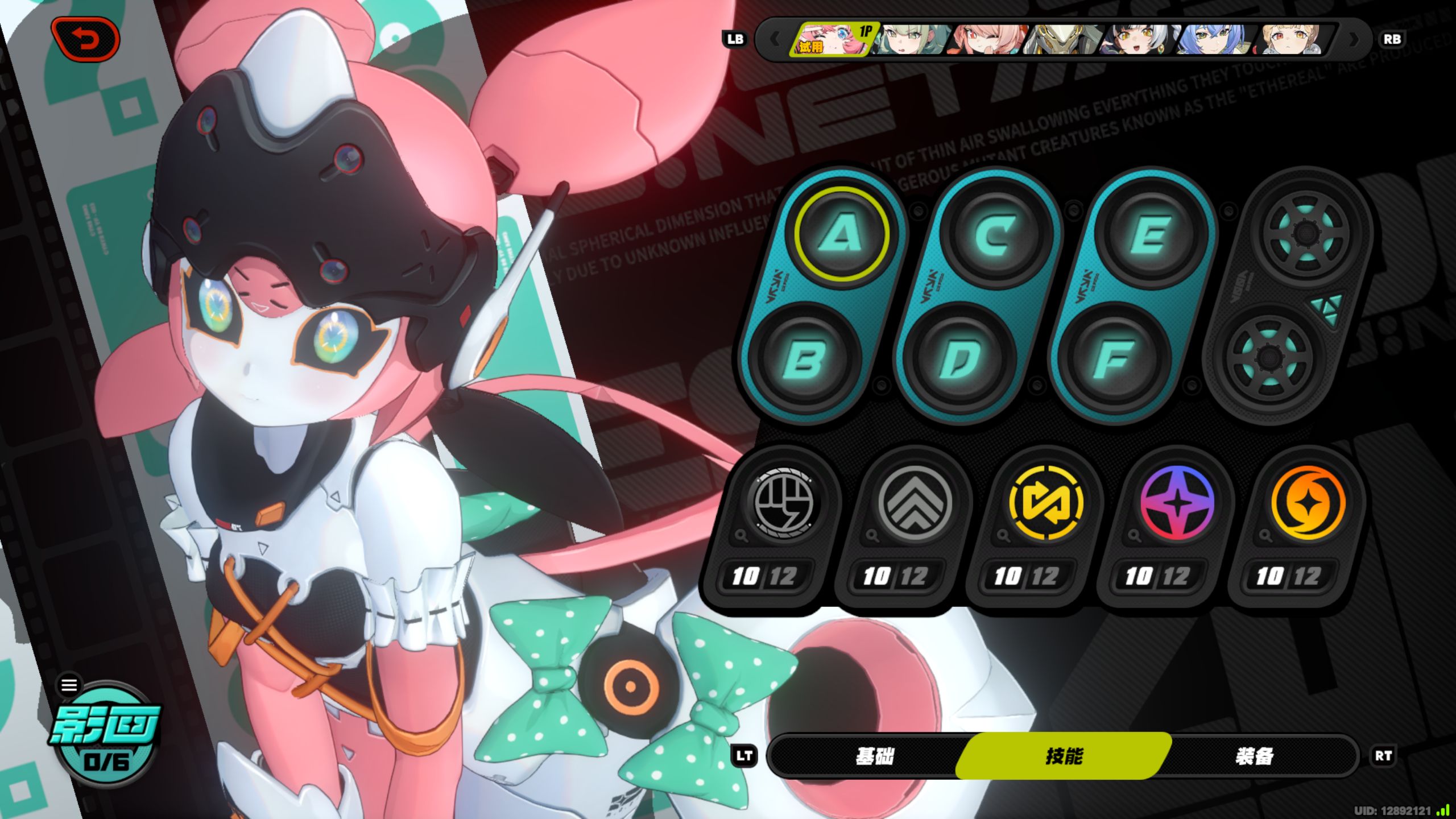This screenshot has width=1456, height=819.
Task: Select core skill node E
Action: pyautogui.click(x=1150, y=233)
